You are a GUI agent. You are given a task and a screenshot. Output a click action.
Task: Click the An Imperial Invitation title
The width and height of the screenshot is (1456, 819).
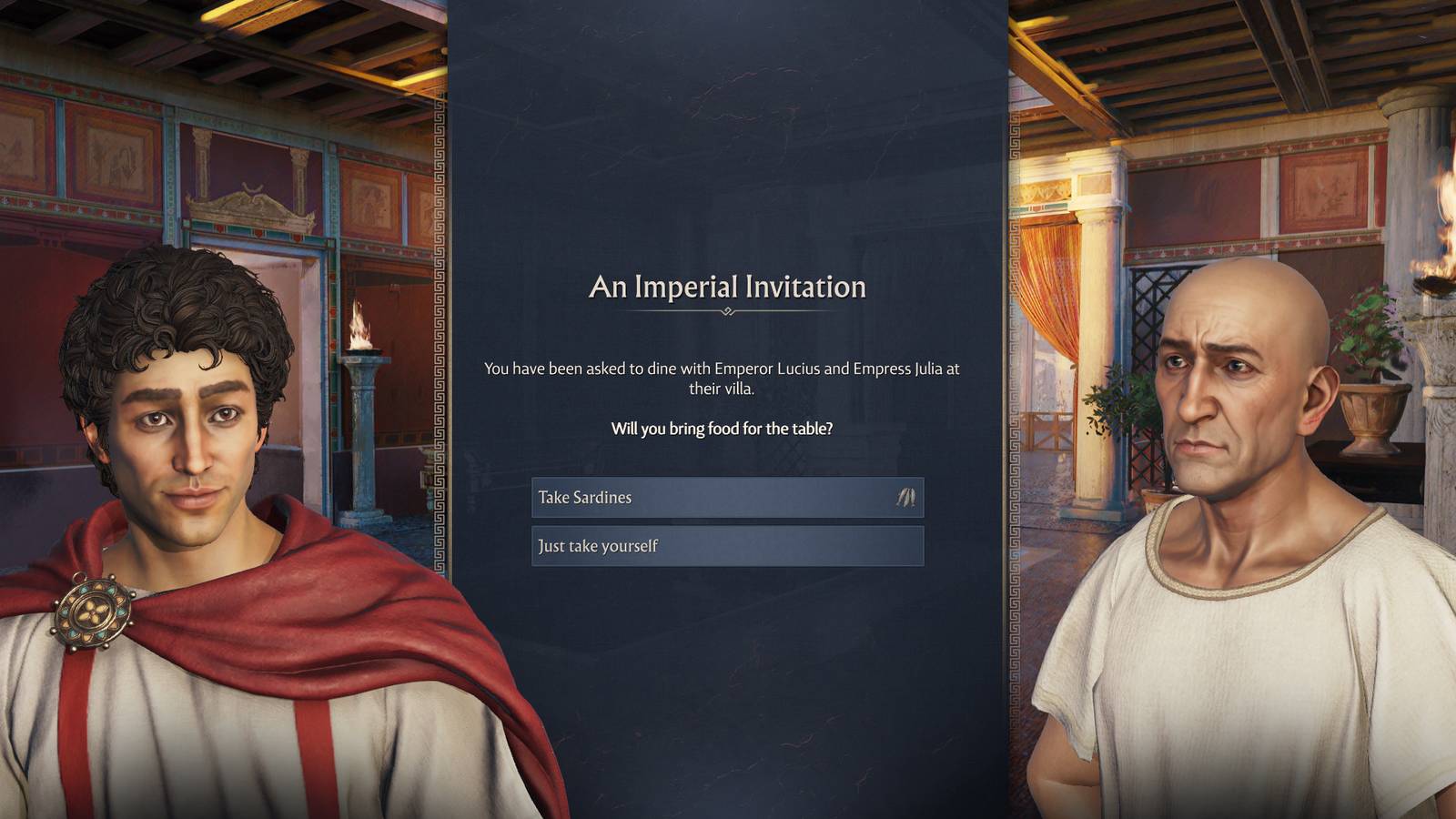pyautogui.click(x=728, y=288)
